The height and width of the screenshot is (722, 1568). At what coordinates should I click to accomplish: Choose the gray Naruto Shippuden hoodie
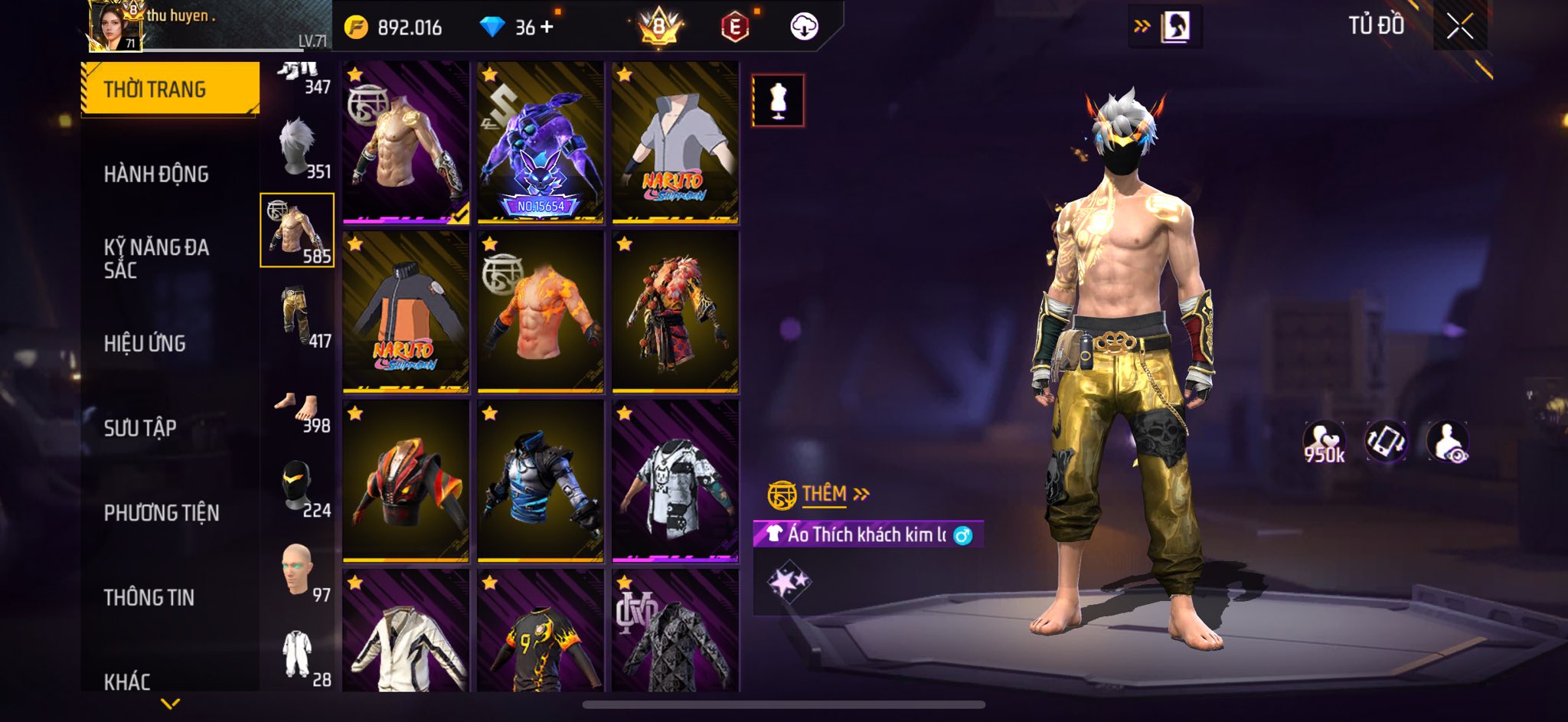[675, 143]
